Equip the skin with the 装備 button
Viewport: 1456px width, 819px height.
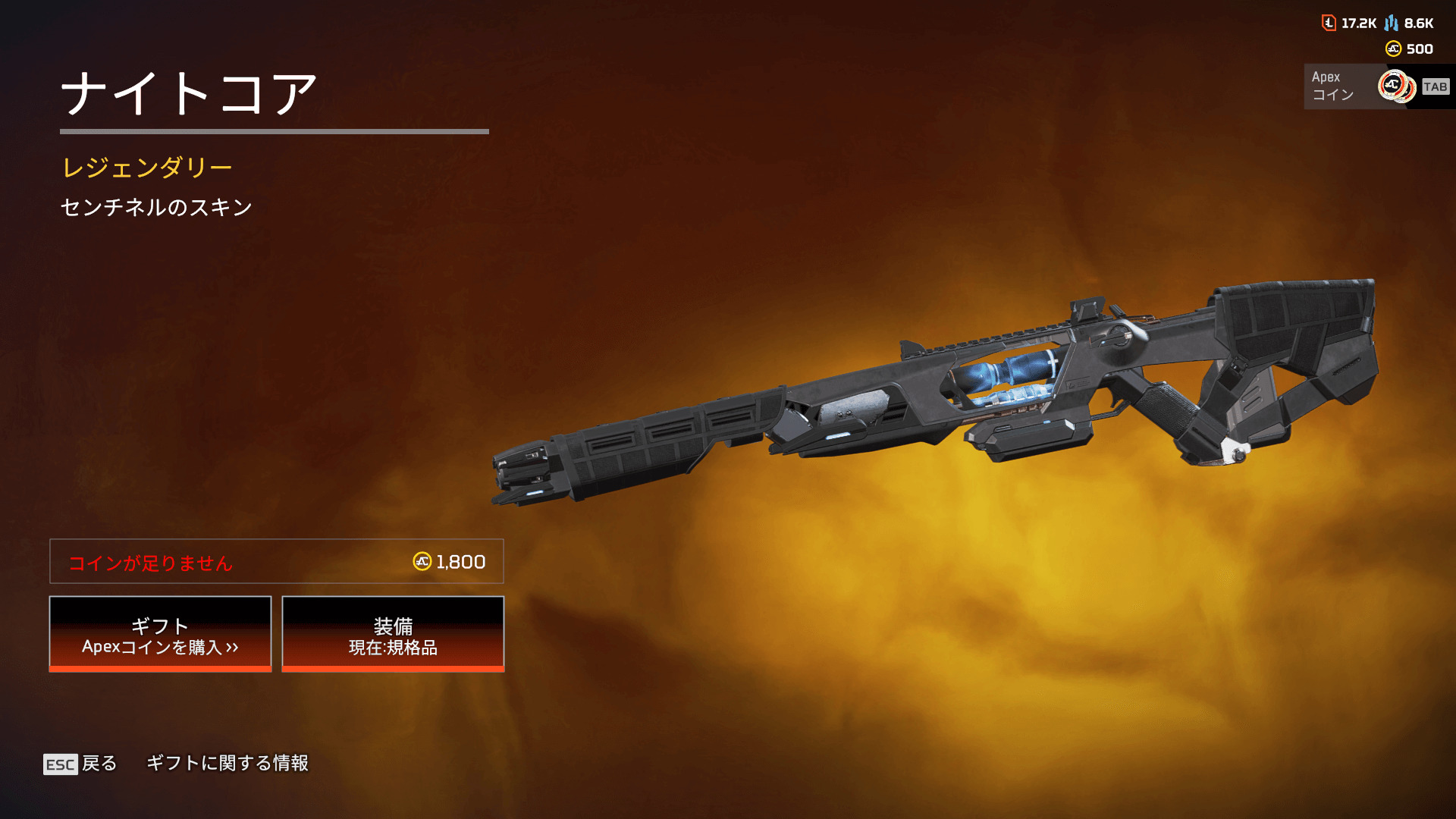[393, 634]
